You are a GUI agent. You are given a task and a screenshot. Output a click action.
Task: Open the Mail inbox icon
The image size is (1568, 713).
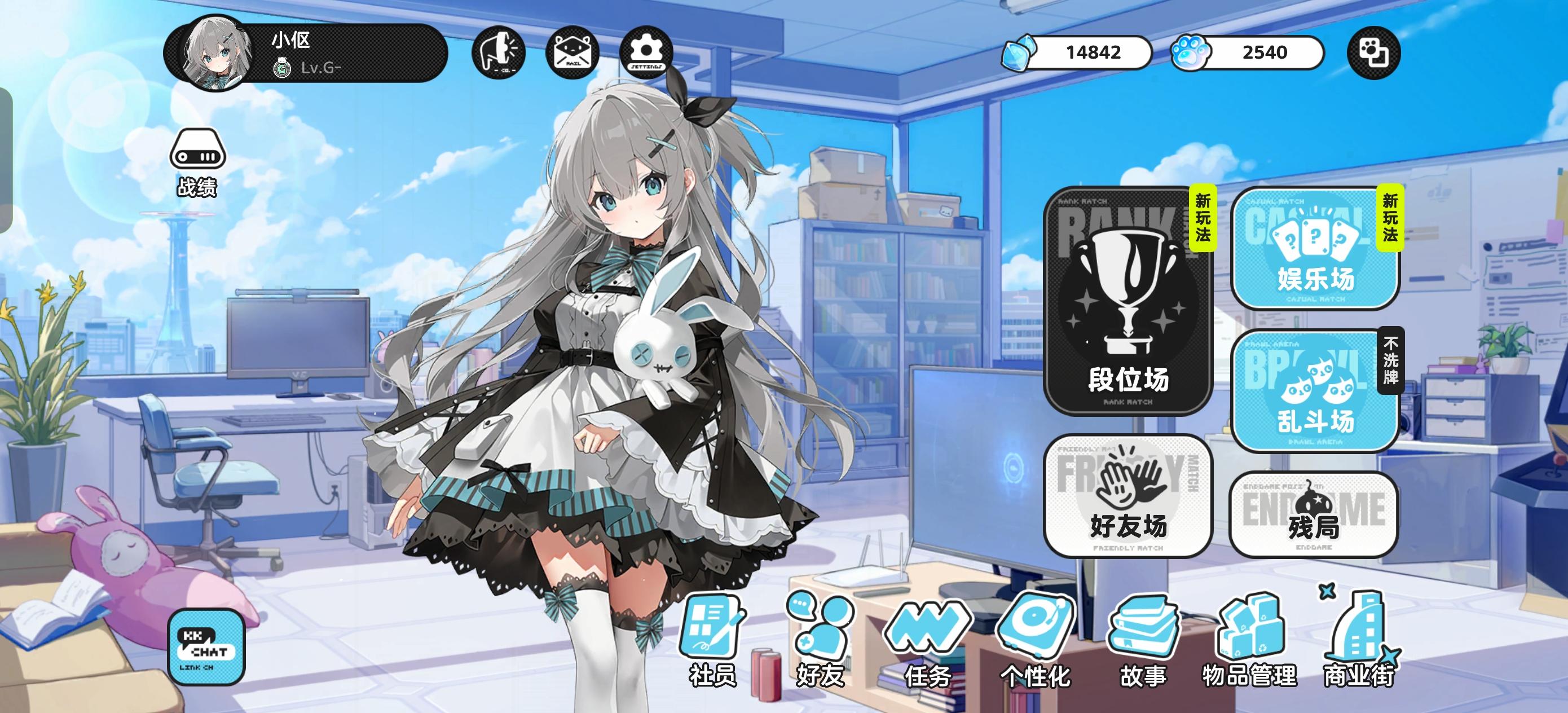click(574, 52)
